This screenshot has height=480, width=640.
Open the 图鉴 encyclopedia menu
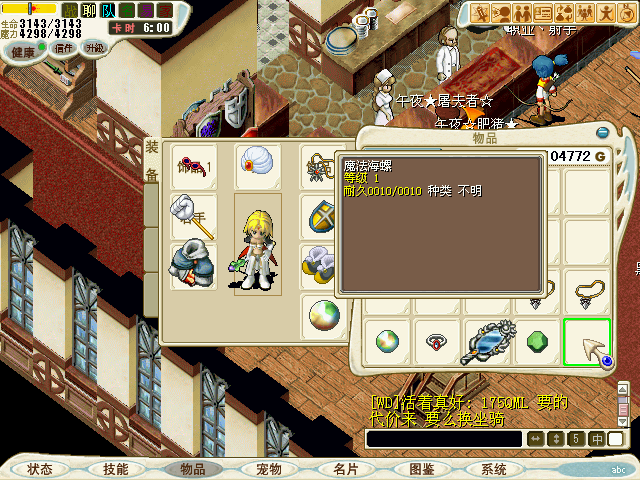point(421,468)
